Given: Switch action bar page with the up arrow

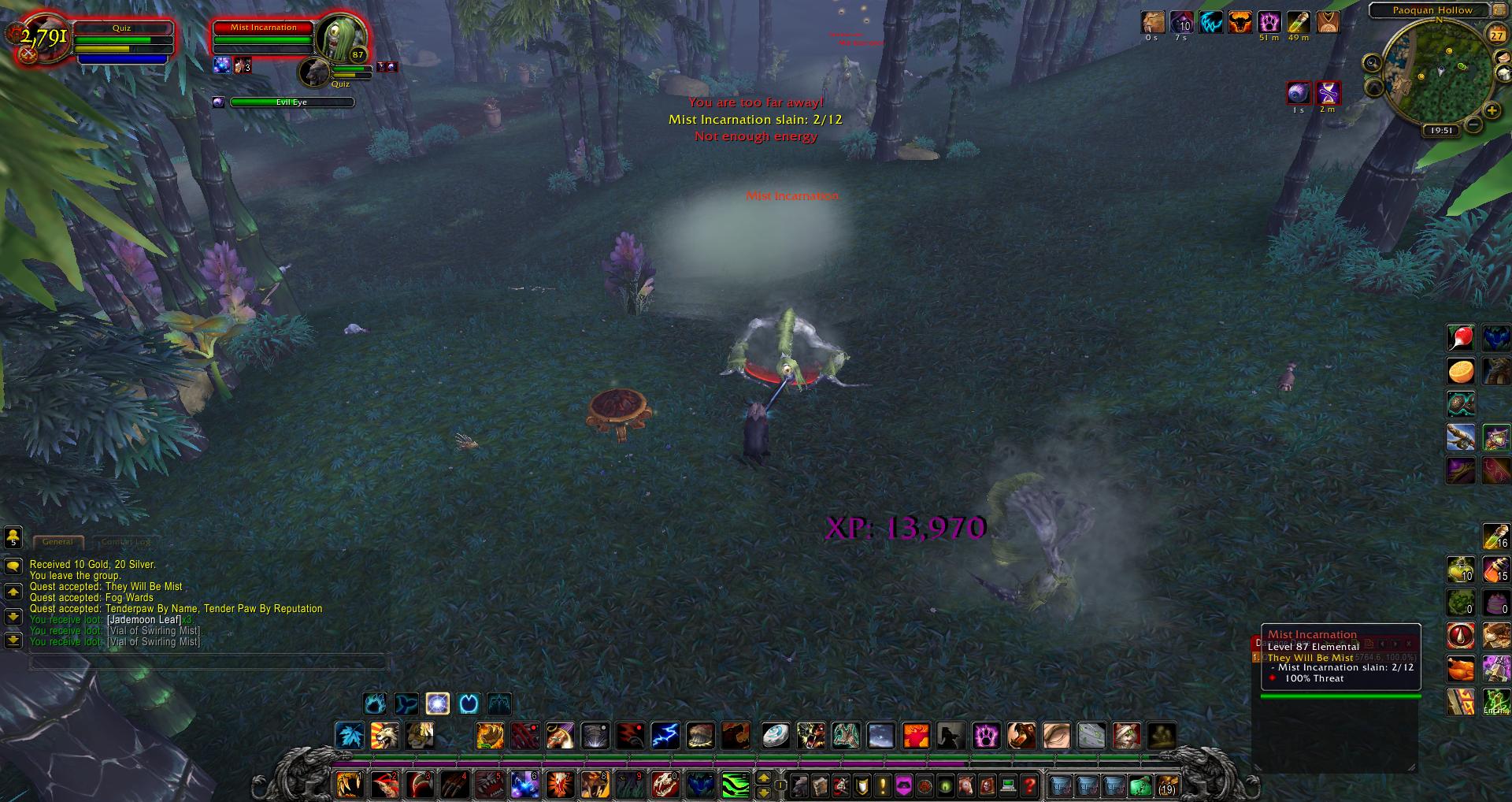Looking at the screenshot, I should (x=764, y=778).
